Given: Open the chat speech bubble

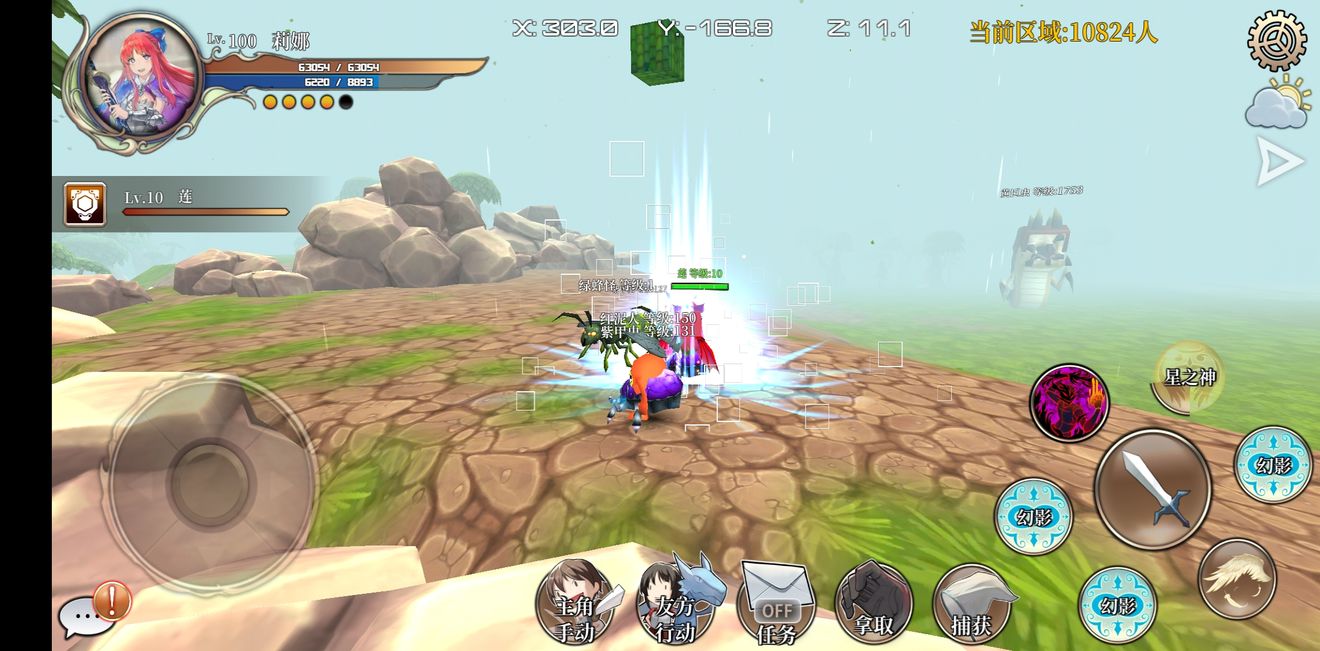Looking at the screenshot, I should [x=84, y=618].
